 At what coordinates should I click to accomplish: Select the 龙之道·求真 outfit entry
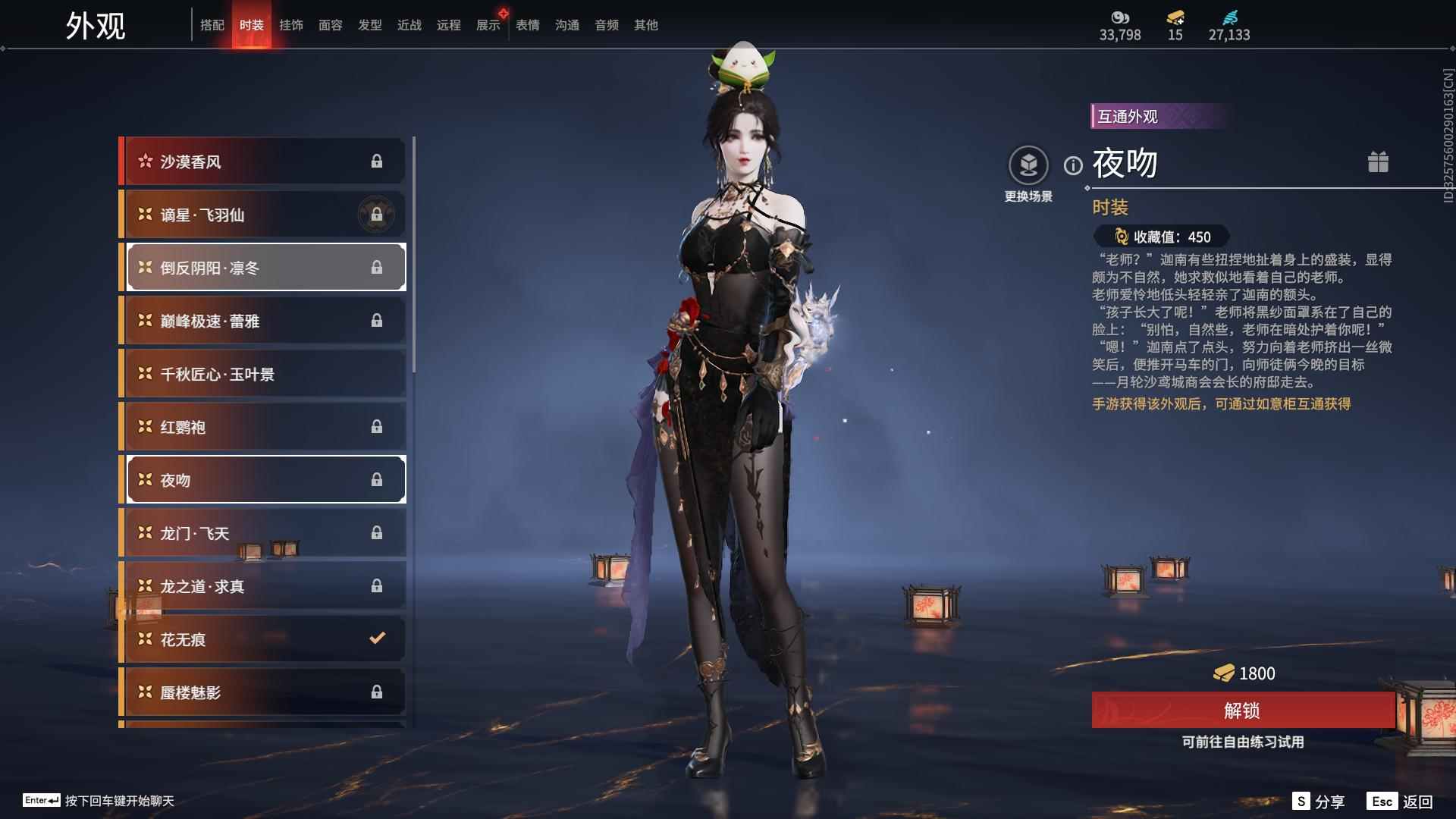264,585
